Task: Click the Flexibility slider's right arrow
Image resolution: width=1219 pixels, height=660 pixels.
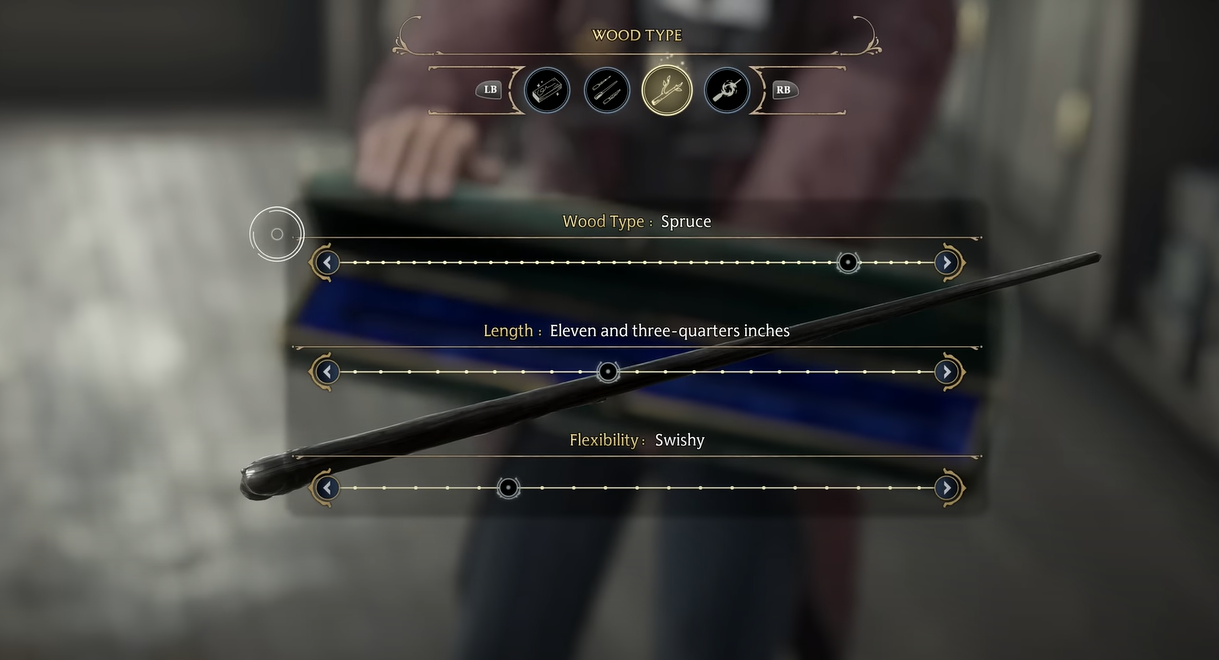Action: [946, 488]
